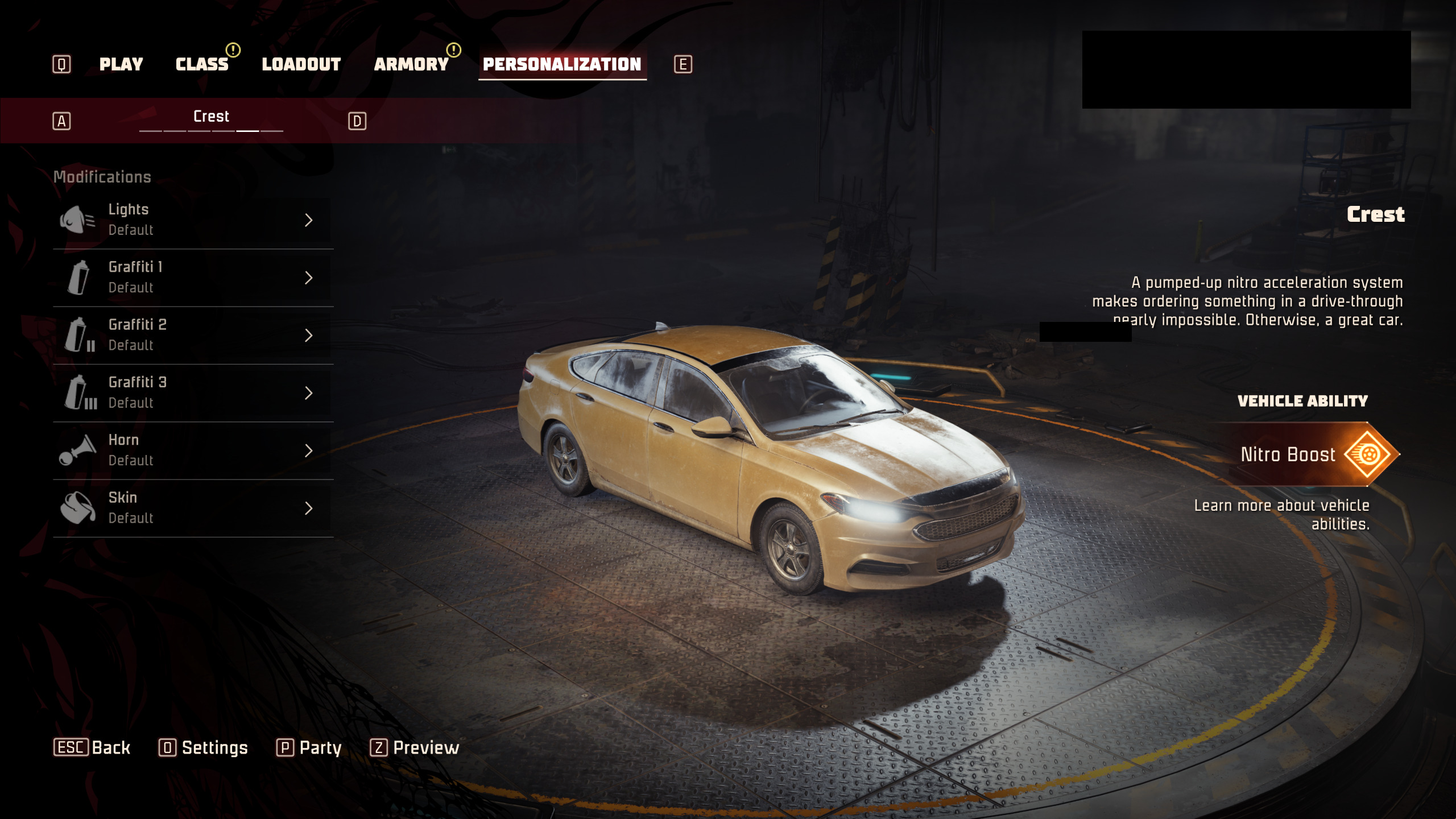Screen dimensions: 1456x819
Task: Open Settings from the bottom bar
Action: [x=204, y=747]
